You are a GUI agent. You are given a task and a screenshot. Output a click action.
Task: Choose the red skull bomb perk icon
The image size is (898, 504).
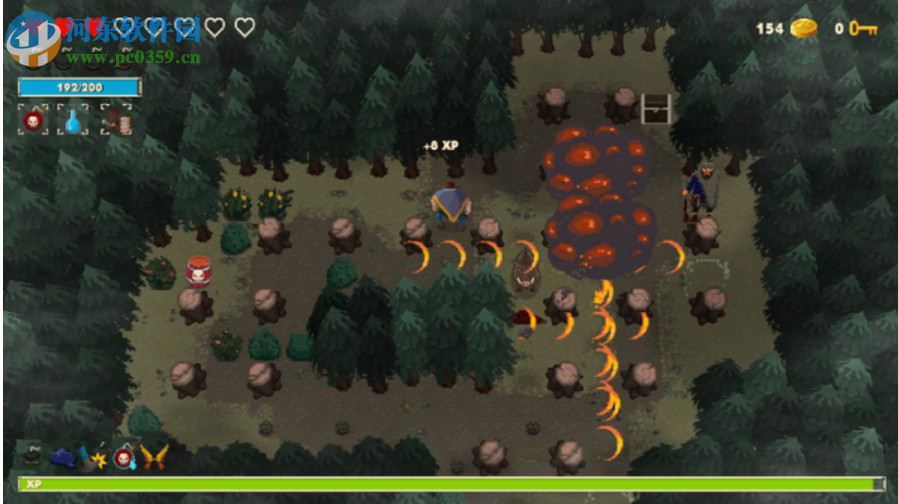pyautogui.click(x=124, y=457)
